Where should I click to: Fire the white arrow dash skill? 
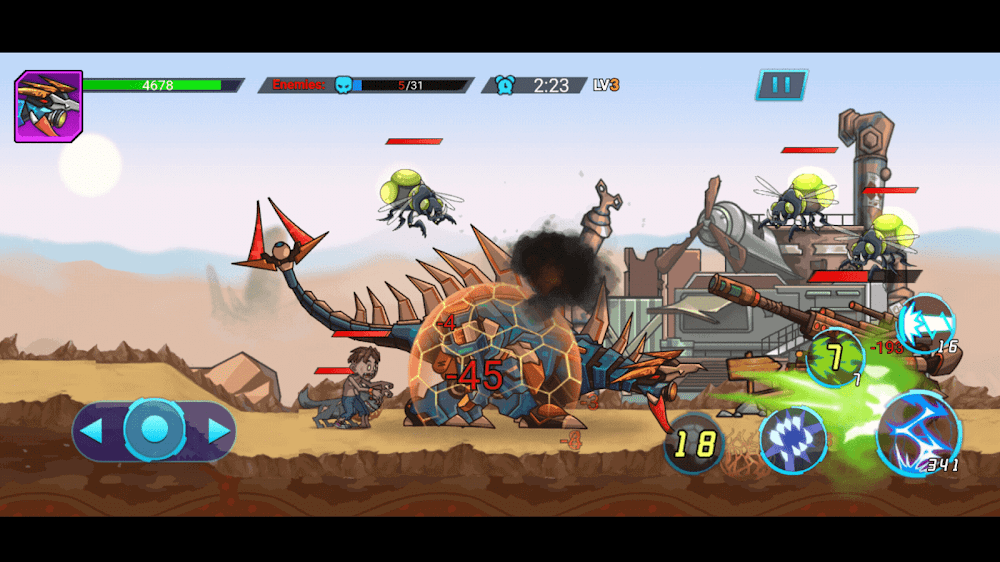(925, 323)
